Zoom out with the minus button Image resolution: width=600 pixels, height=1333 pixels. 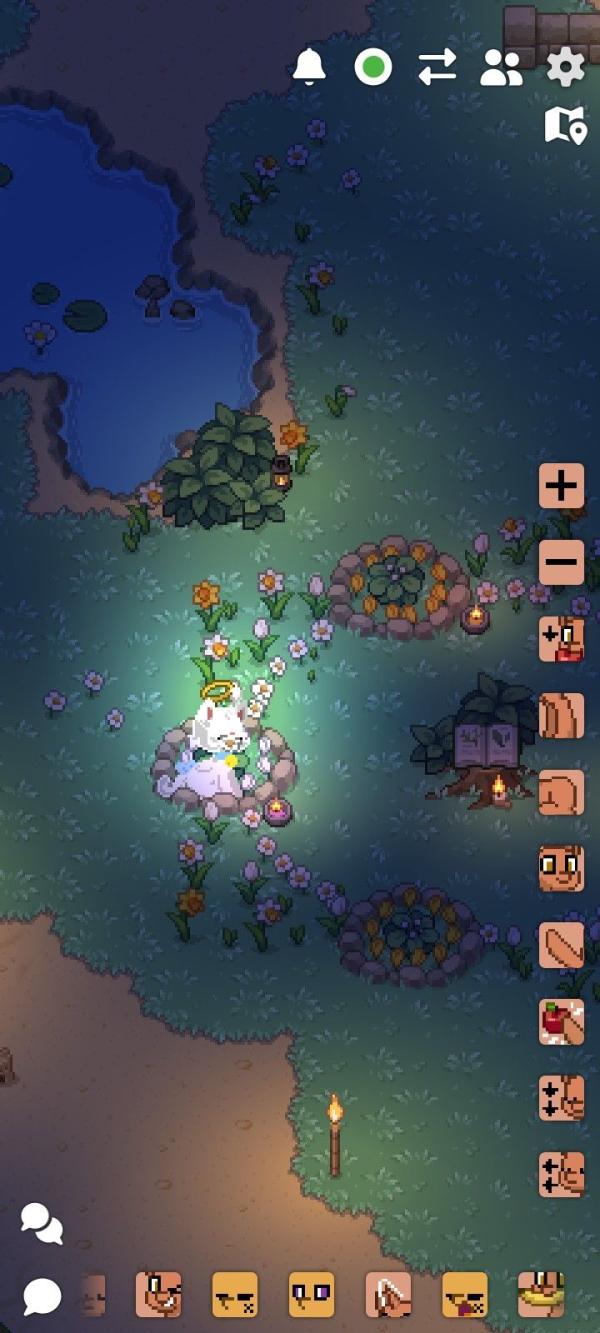tap(561, 562)
